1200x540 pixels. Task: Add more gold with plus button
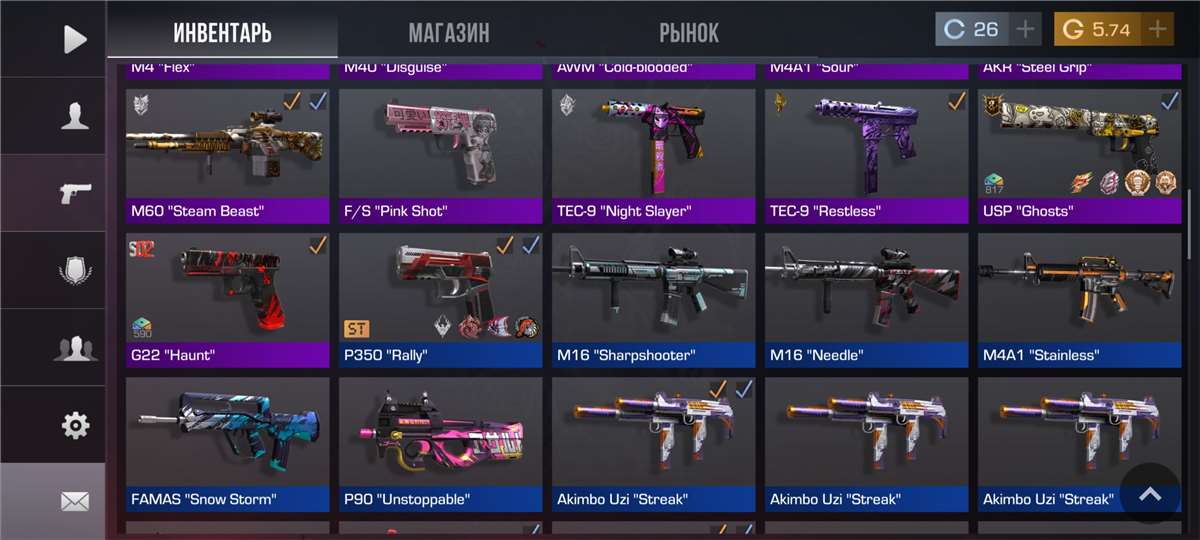pyautogui.click(x=1157, y=29)
